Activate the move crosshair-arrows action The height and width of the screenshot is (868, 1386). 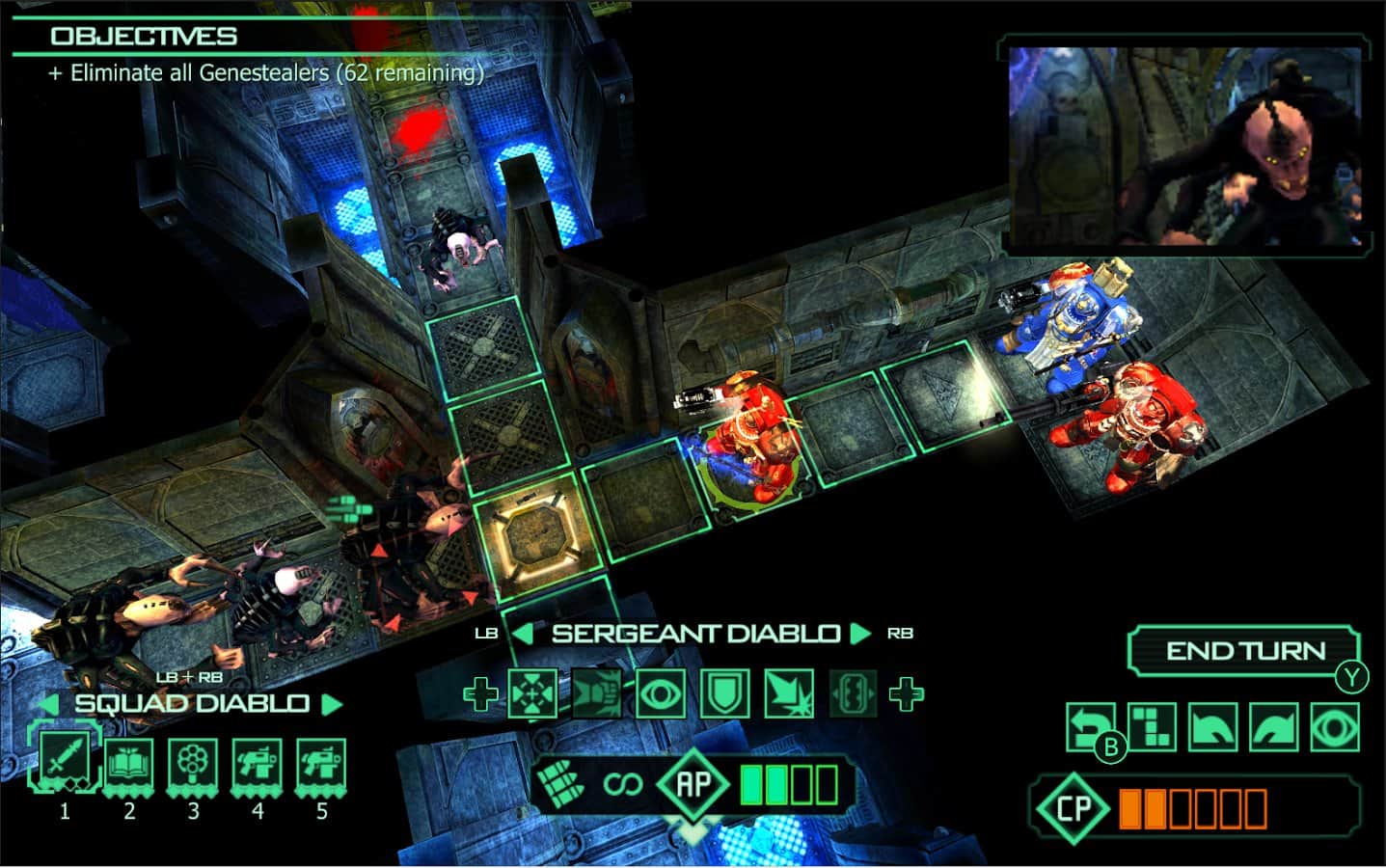(x=532, y=693)
